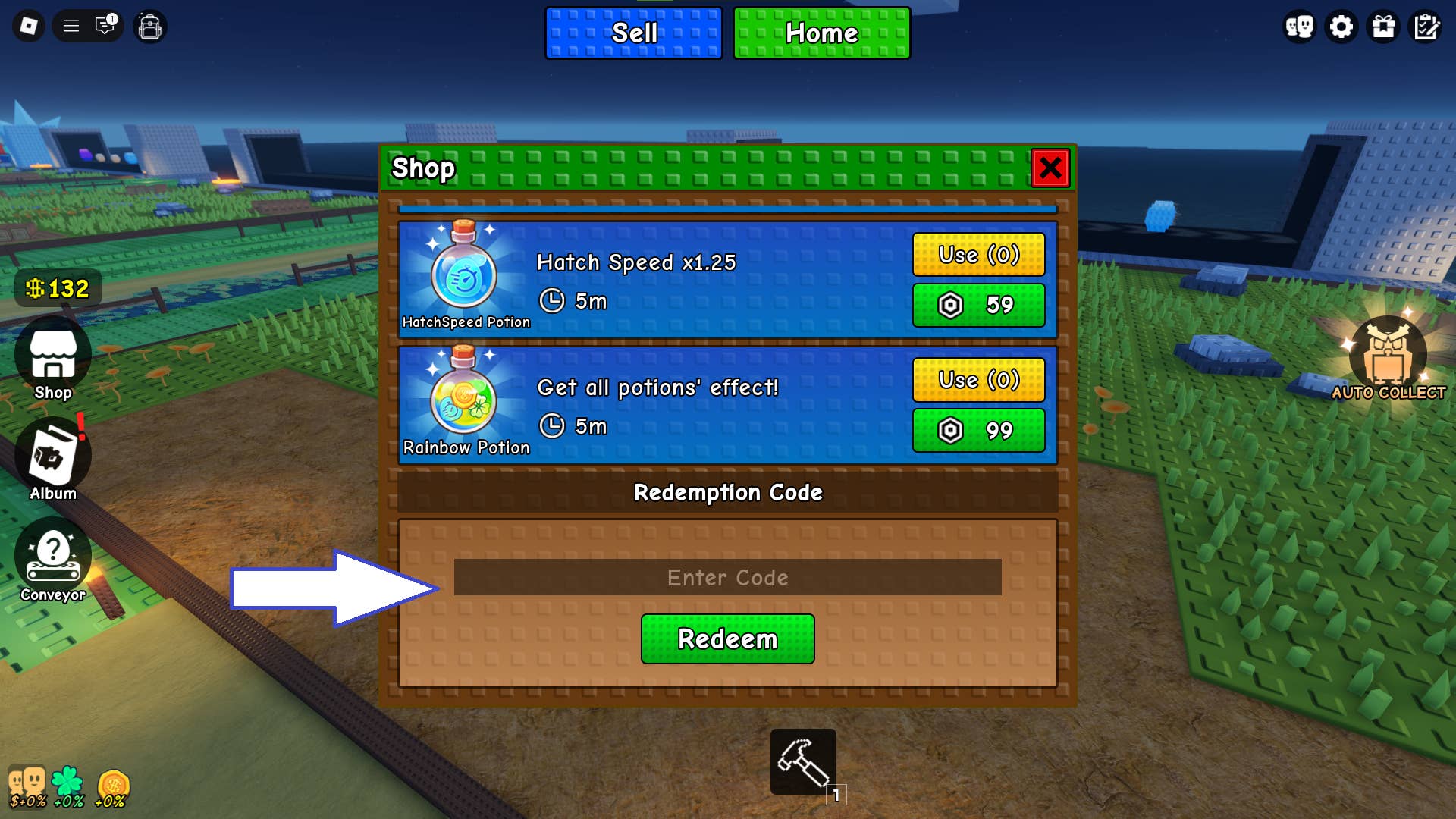Image resolution: width=1456 pixels, height=819 pixels.
Task: Click the Enter Code field
Action: click(x=726, y=577)
